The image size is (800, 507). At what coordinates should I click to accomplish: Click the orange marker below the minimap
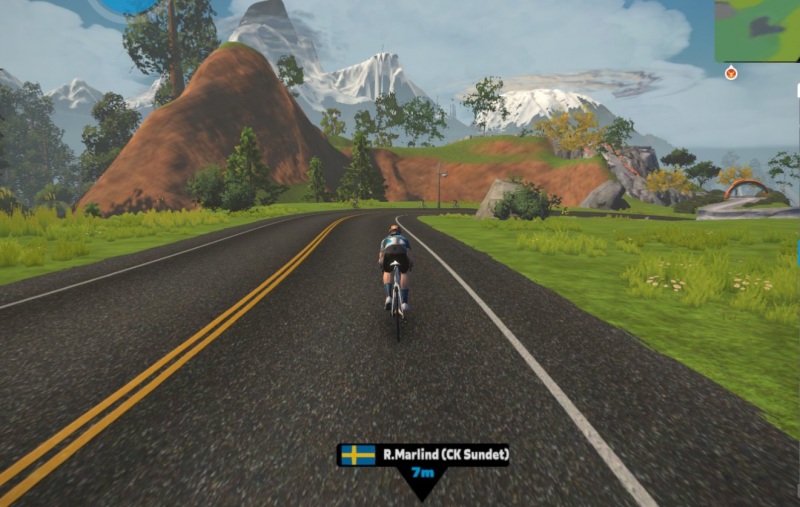pos(731,73)
